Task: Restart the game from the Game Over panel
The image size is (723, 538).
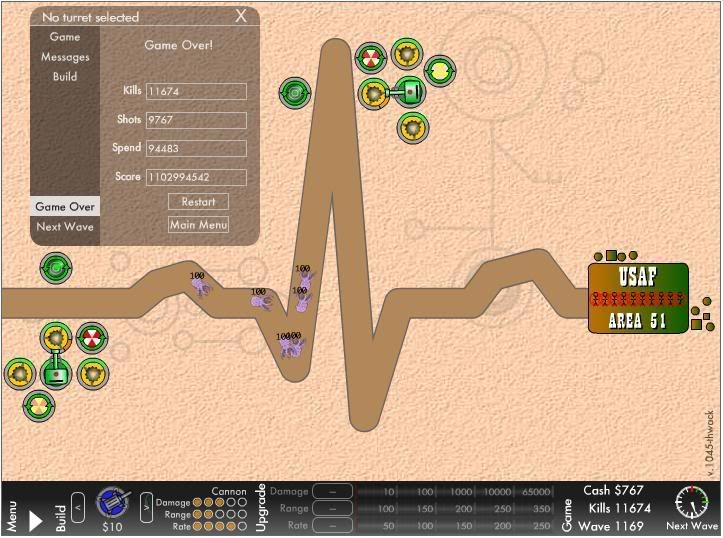Action: [198, 202]
